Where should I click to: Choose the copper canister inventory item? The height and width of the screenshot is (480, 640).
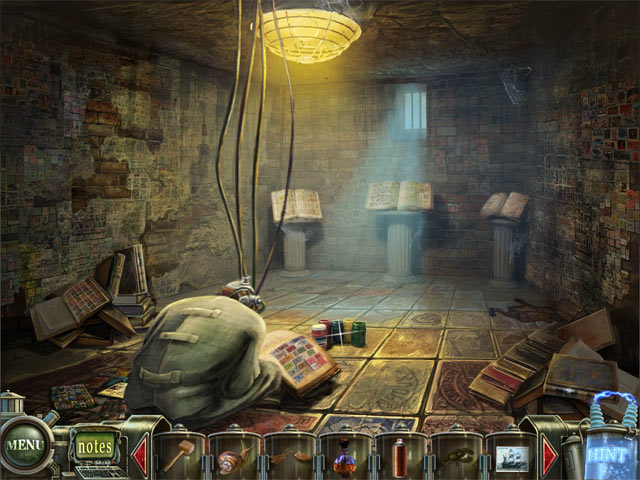point(400,458)
